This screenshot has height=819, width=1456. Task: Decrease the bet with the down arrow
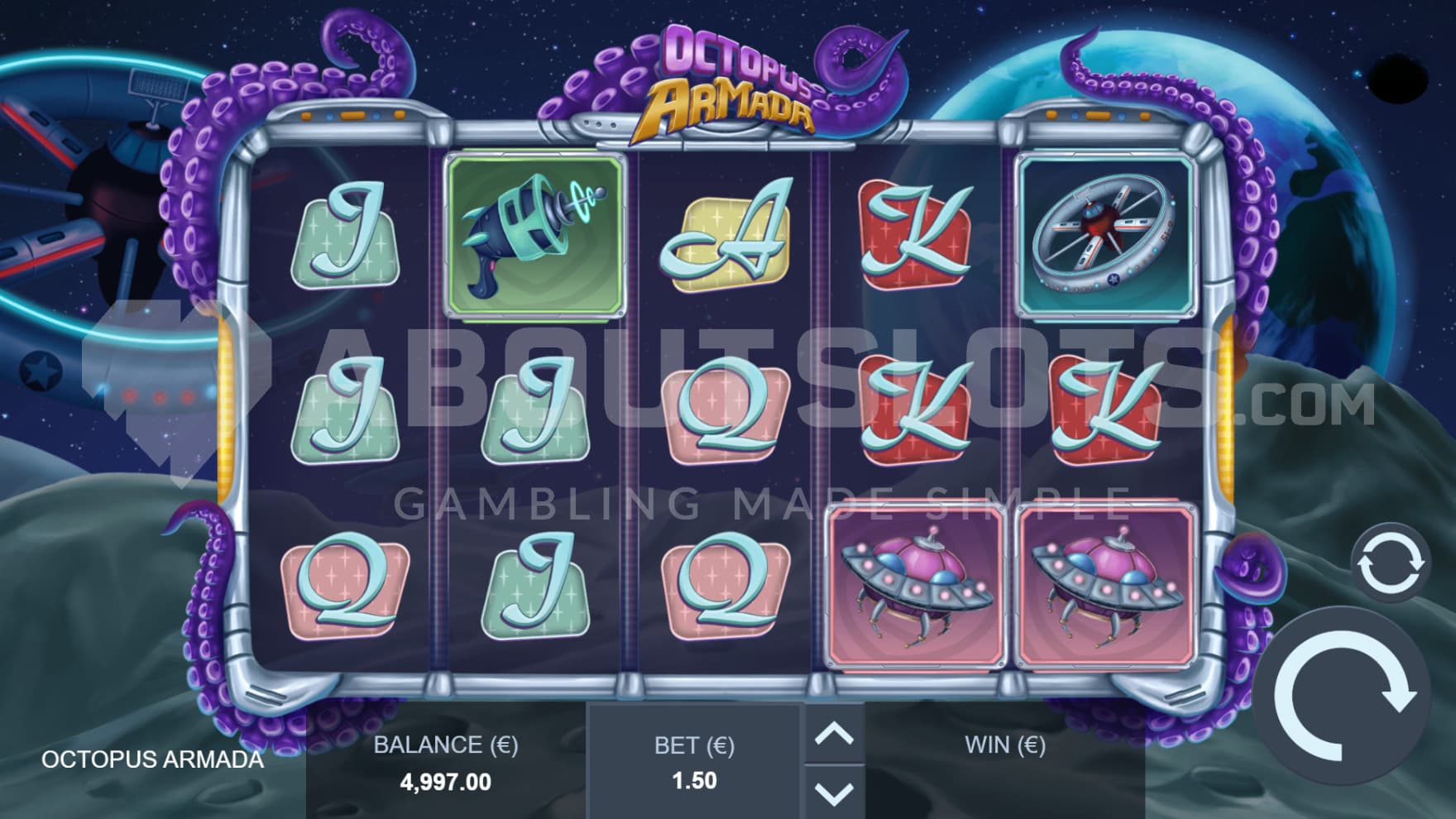tap(834, 793)
